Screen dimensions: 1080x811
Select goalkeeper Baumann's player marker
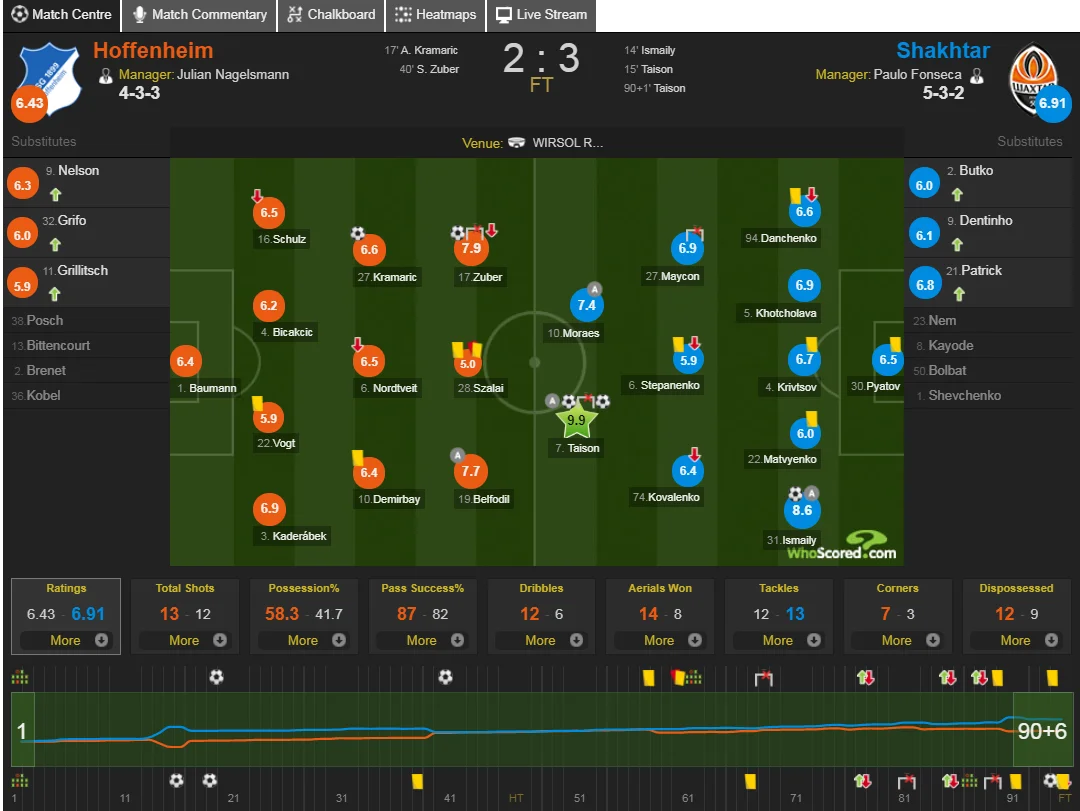[185, 361]
